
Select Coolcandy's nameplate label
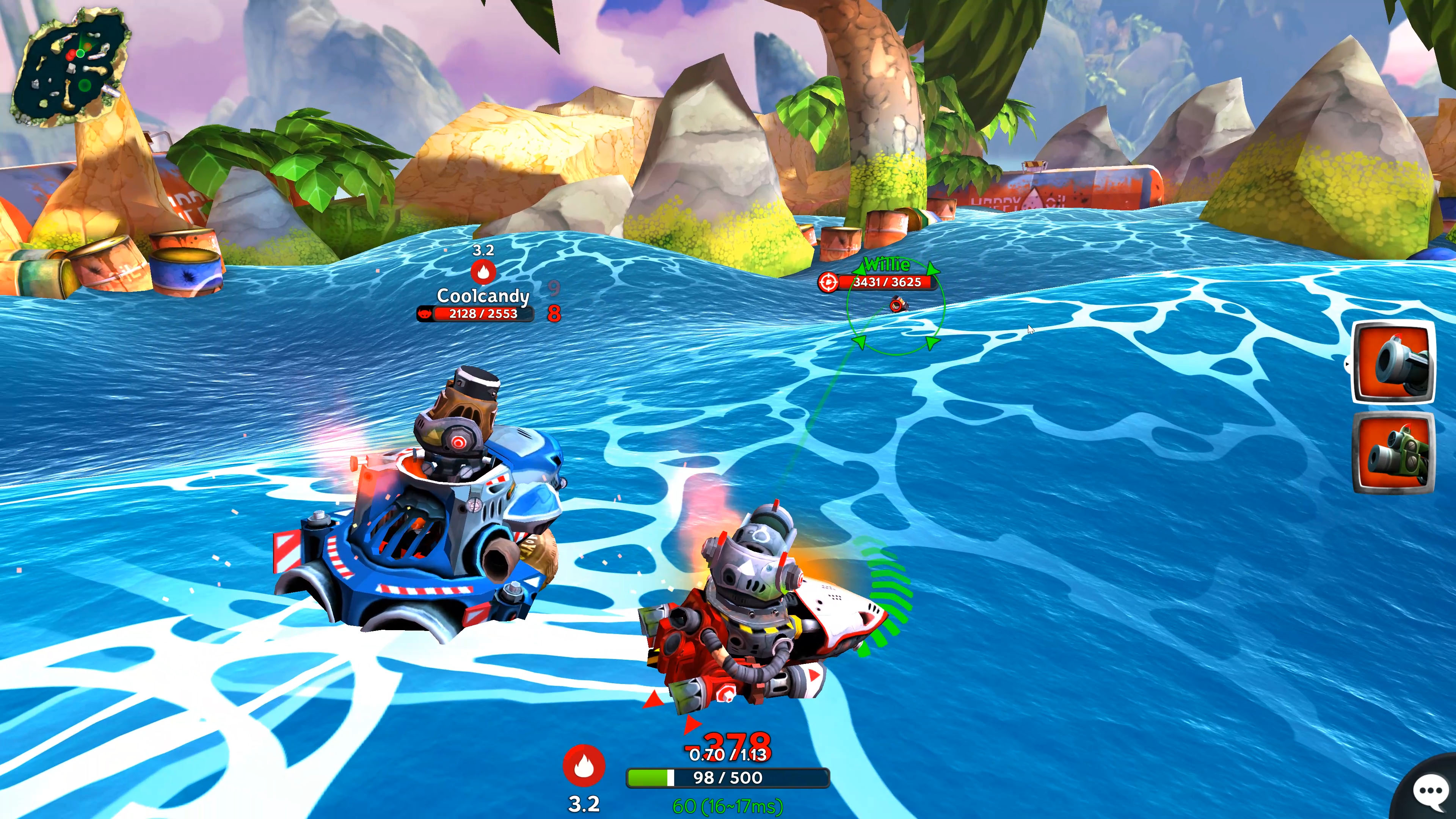point(483,296)
